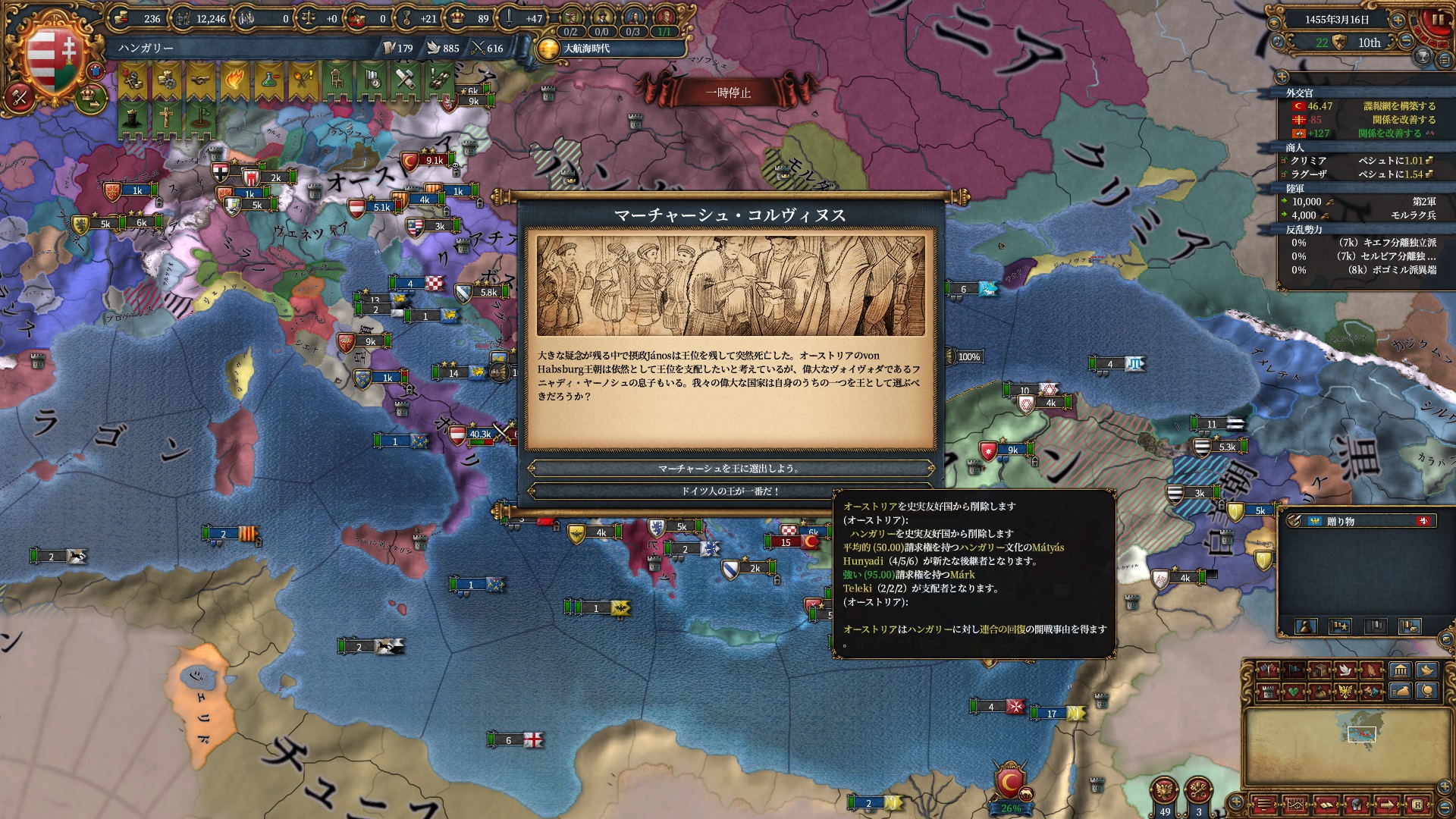The width and height of the screenshot is (1456, 819).
Task: Switch to the golden eagle map mode
Action: (x=1345, y=691)
